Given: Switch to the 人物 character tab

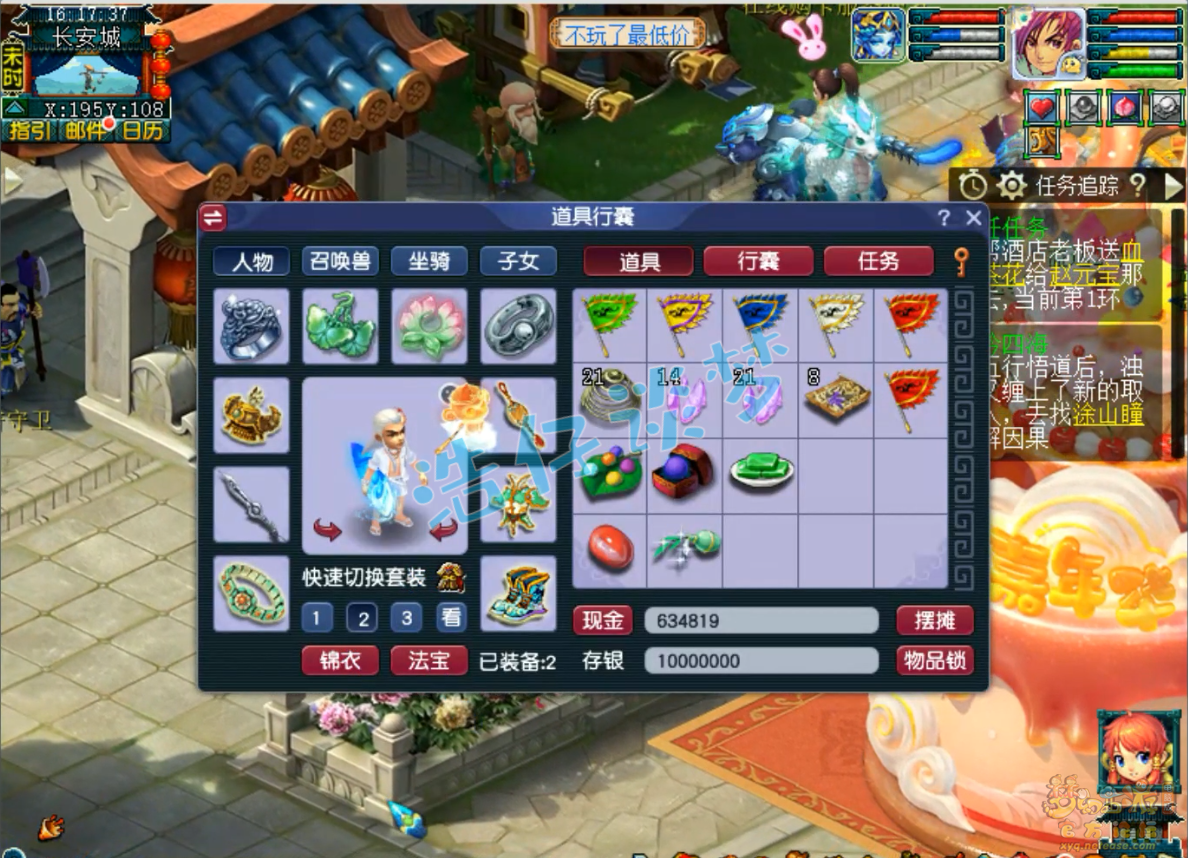Looking at the screenshot, I should [x=251, y=261].
